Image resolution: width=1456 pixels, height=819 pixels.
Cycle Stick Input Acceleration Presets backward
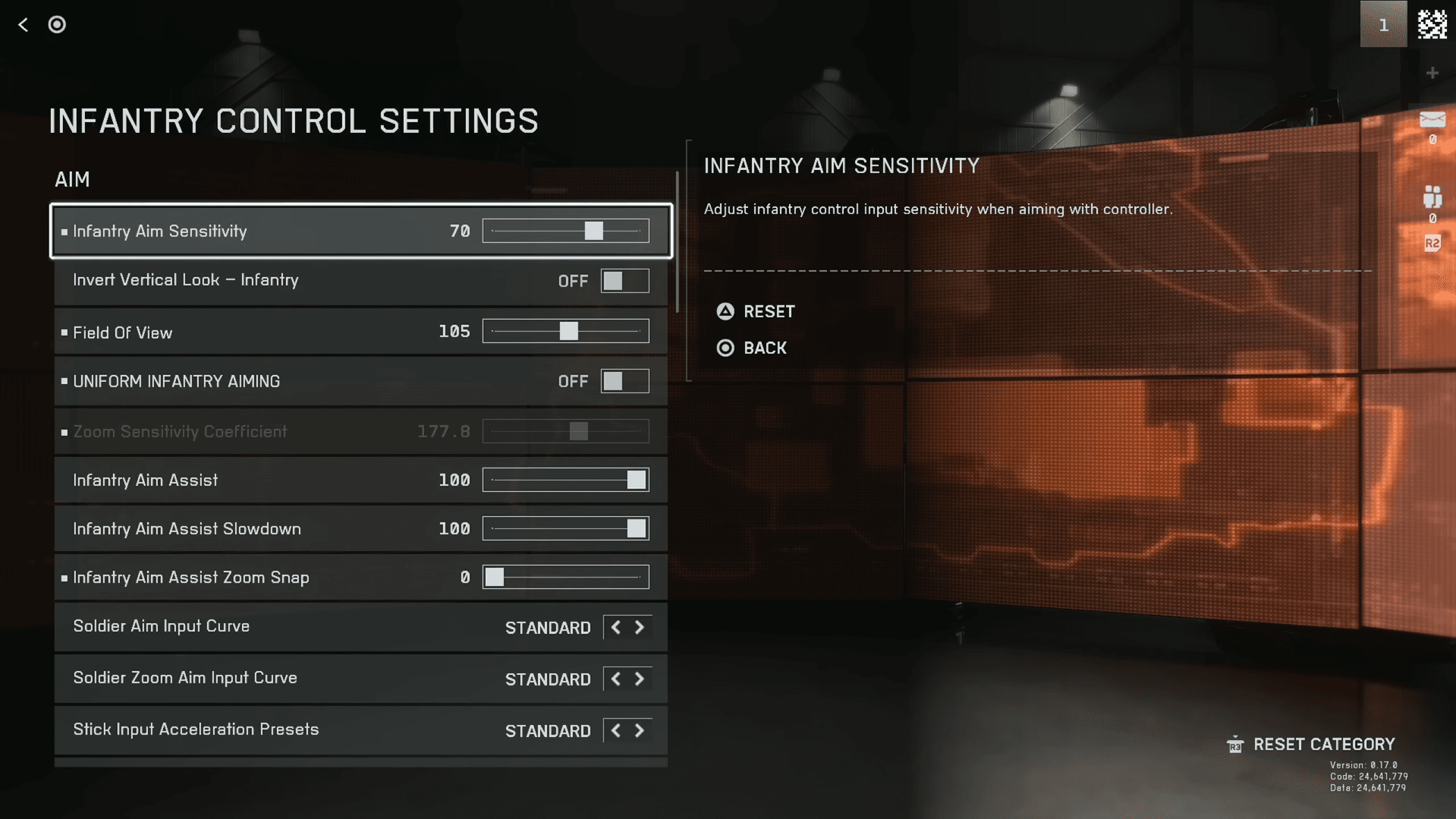point(615,730)
